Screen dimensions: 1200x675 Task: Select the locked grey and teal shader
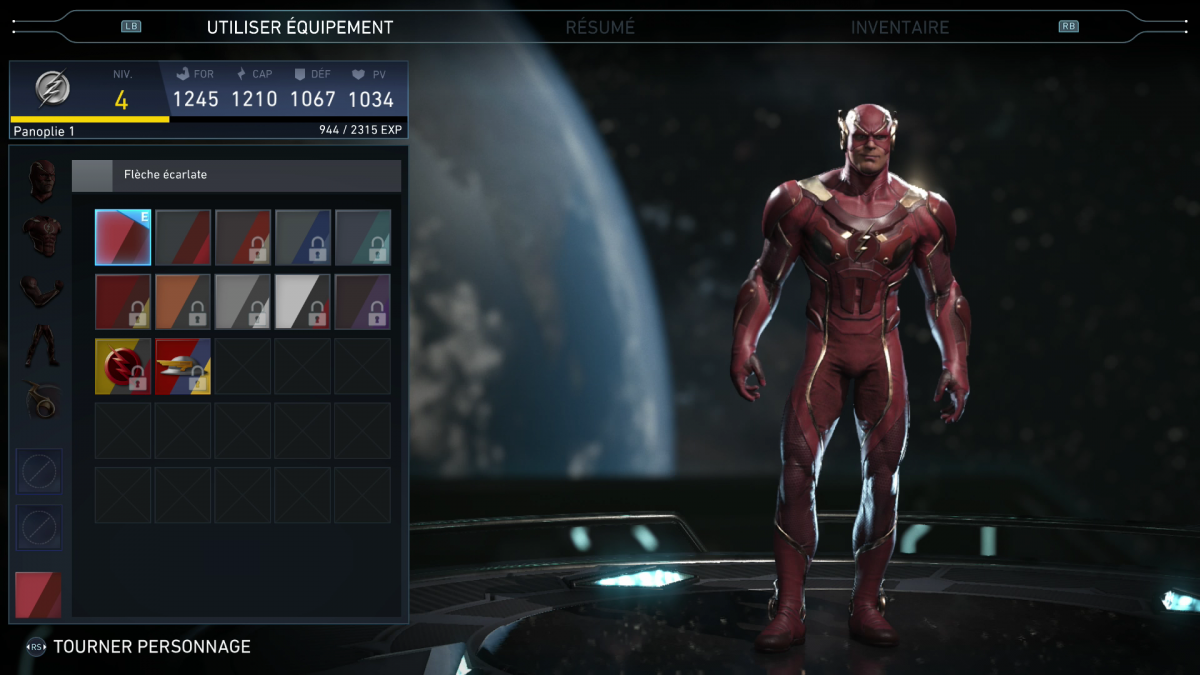pyautogui.click(x=363, y=237)
